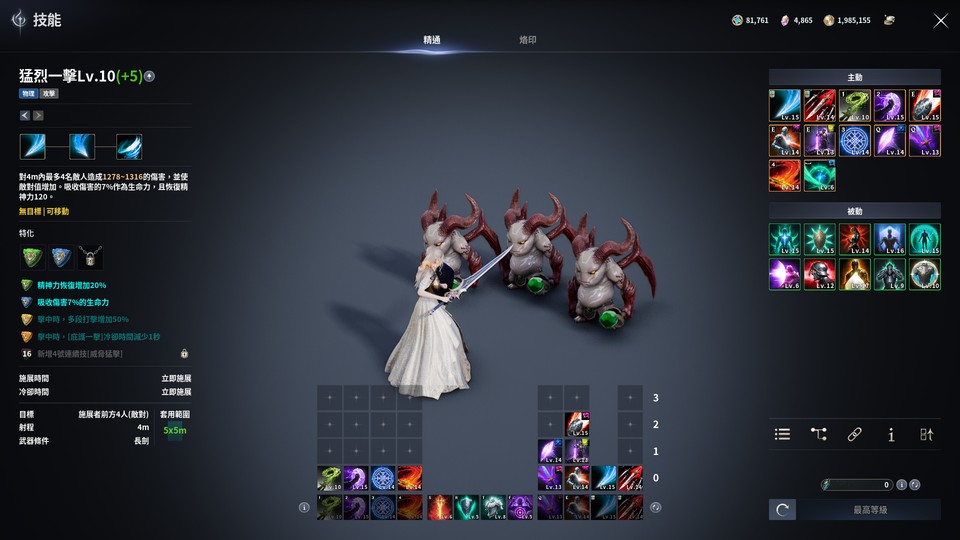
Task: Open the list view icon
Action: (x=783, y=434)
